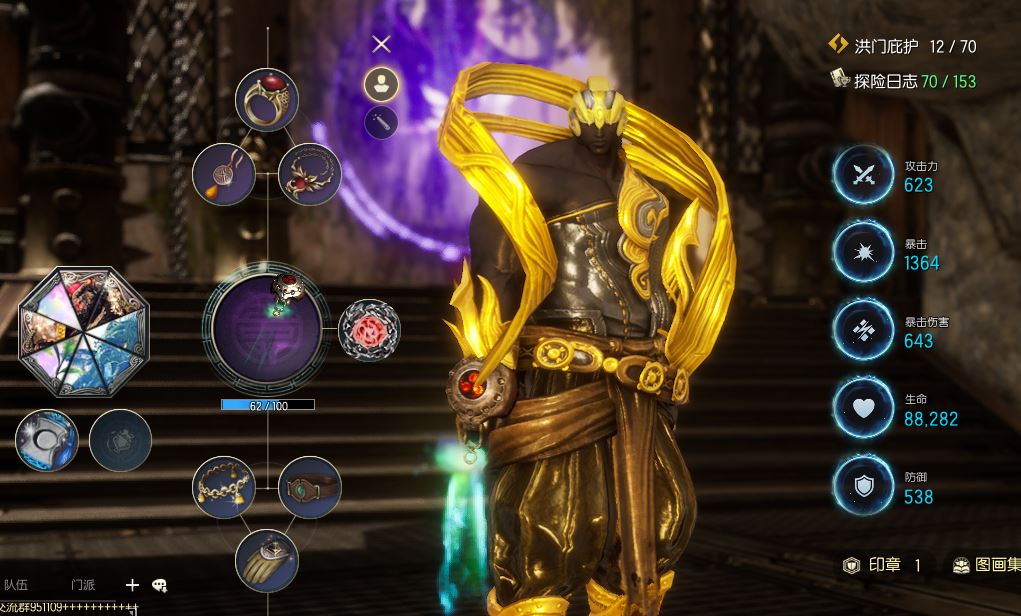Open the 印章 seal menu

coord(882,566)
